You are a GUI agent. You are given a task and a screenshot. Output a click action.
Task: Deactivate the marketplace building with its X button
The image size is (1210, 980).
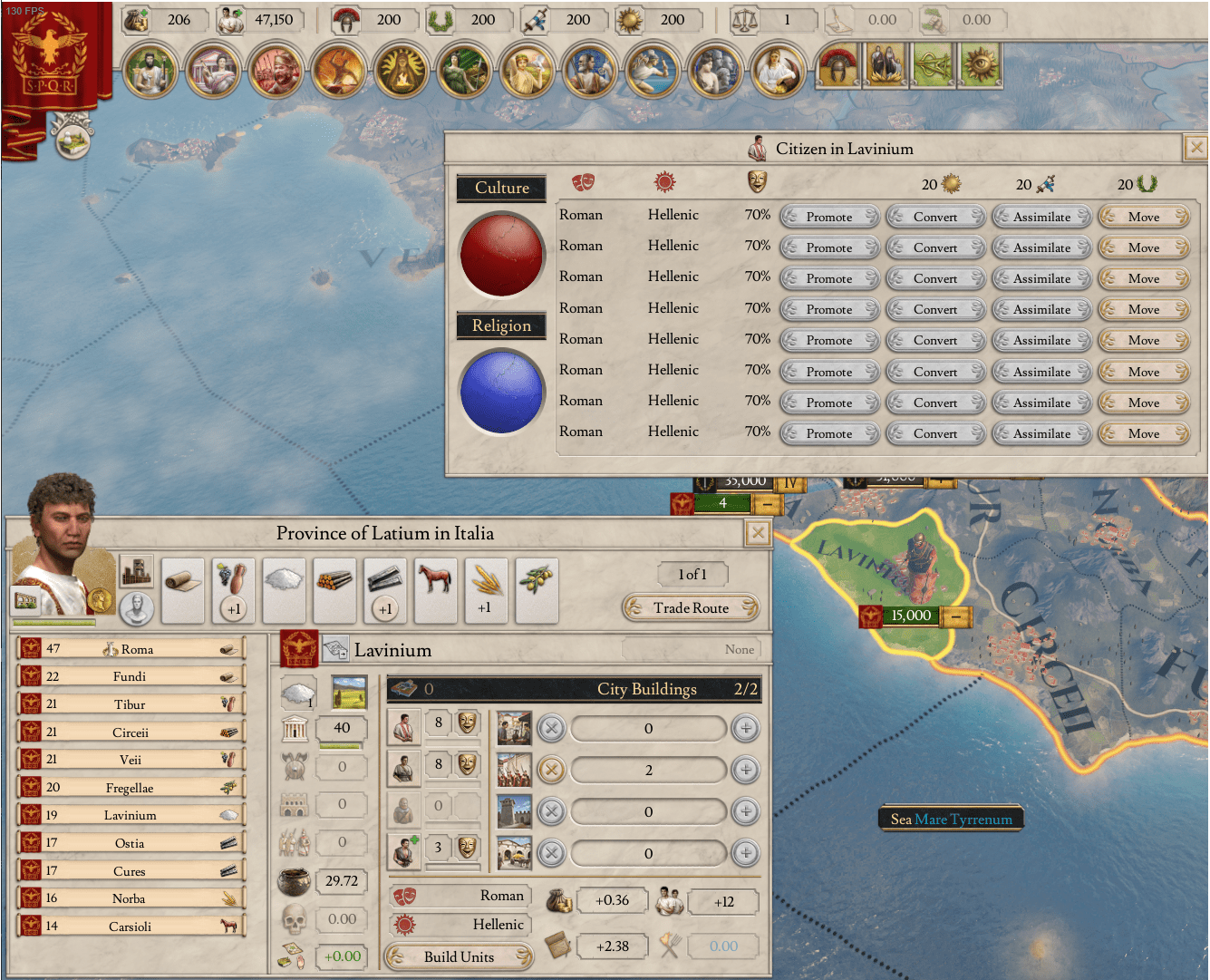click(551, 728)
